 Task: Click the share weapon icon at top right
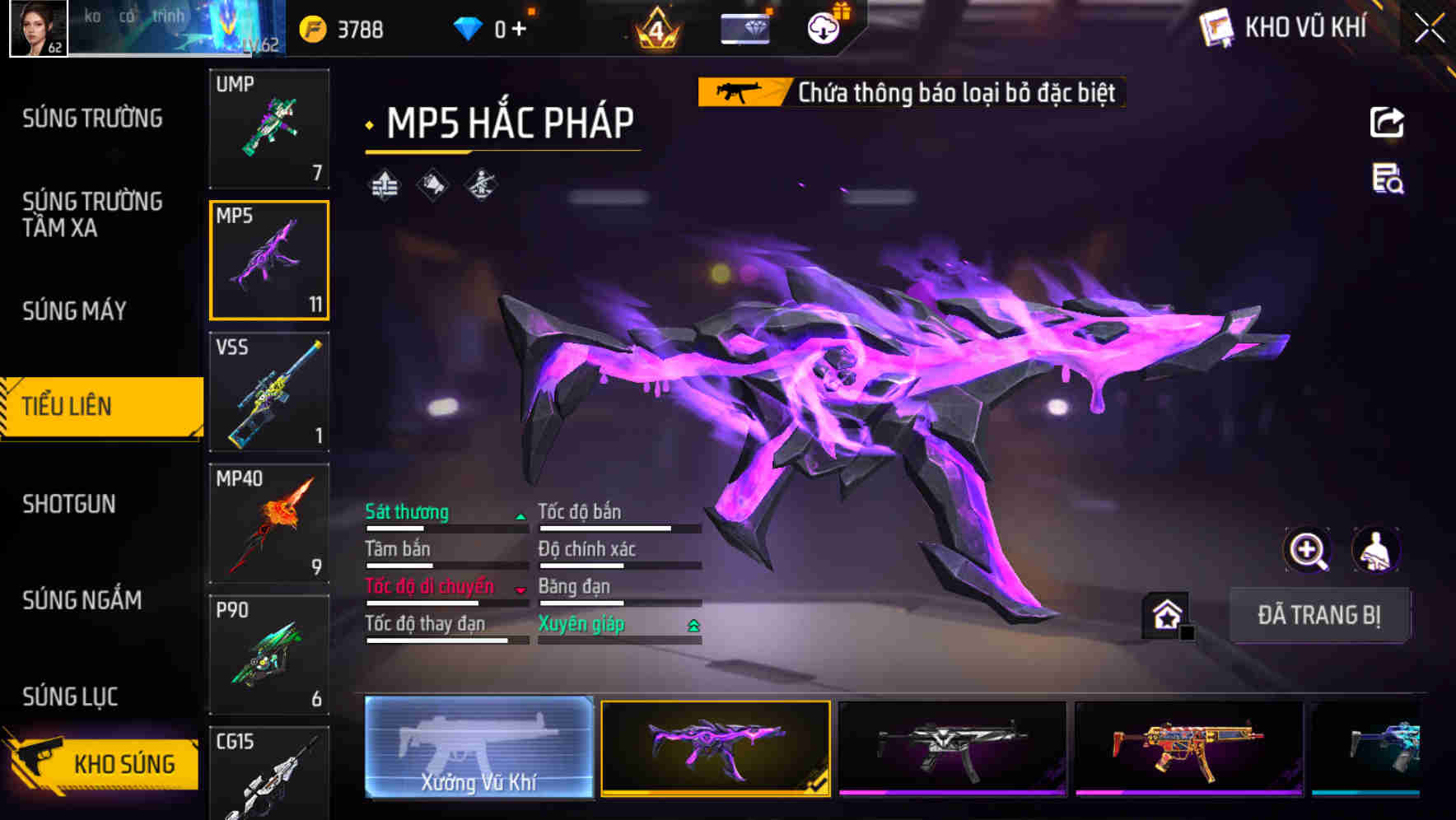click(x=1388, y=122)
